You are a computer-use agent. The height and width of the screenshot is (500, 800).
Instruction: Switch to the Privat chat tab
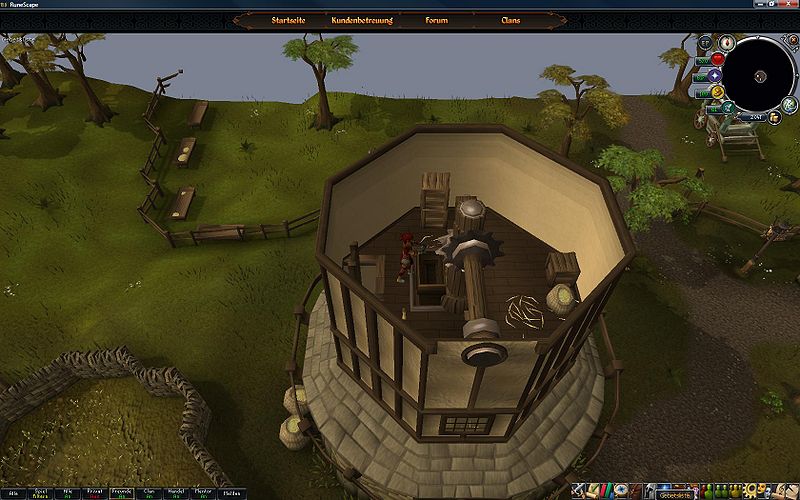93,492
